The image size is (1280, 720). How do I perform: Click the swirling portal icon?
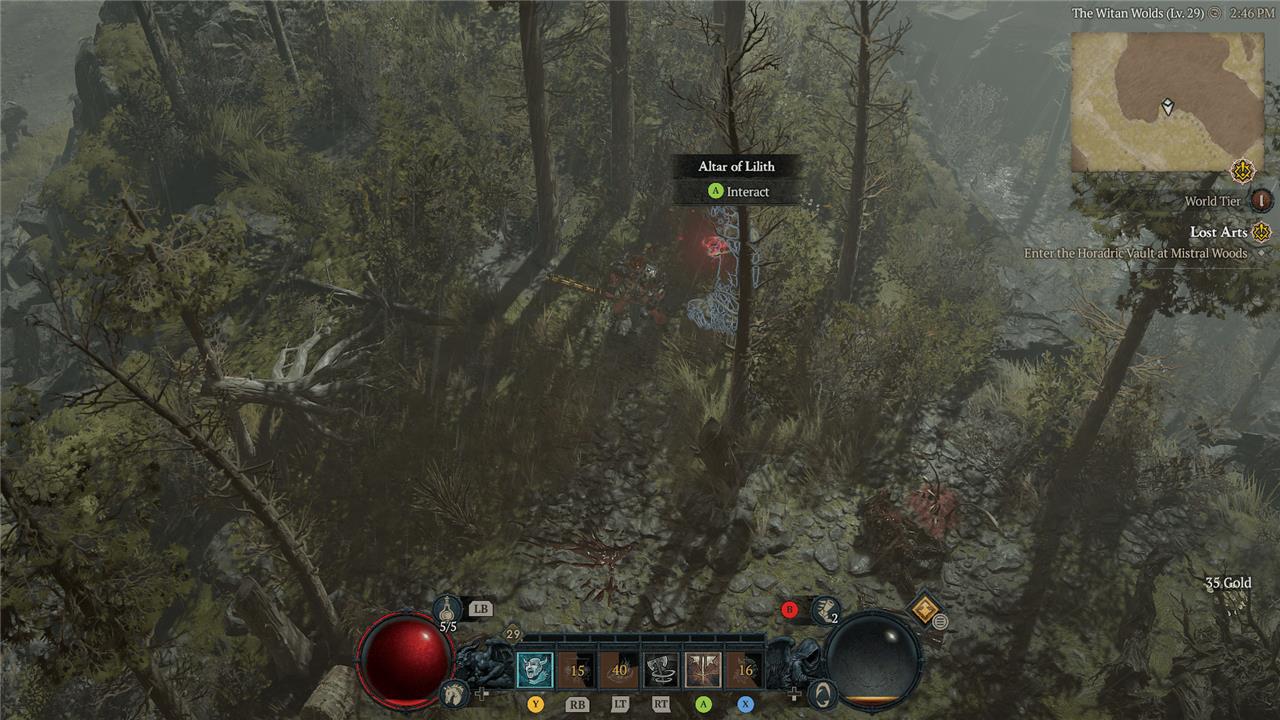click(x=822, y=692)
